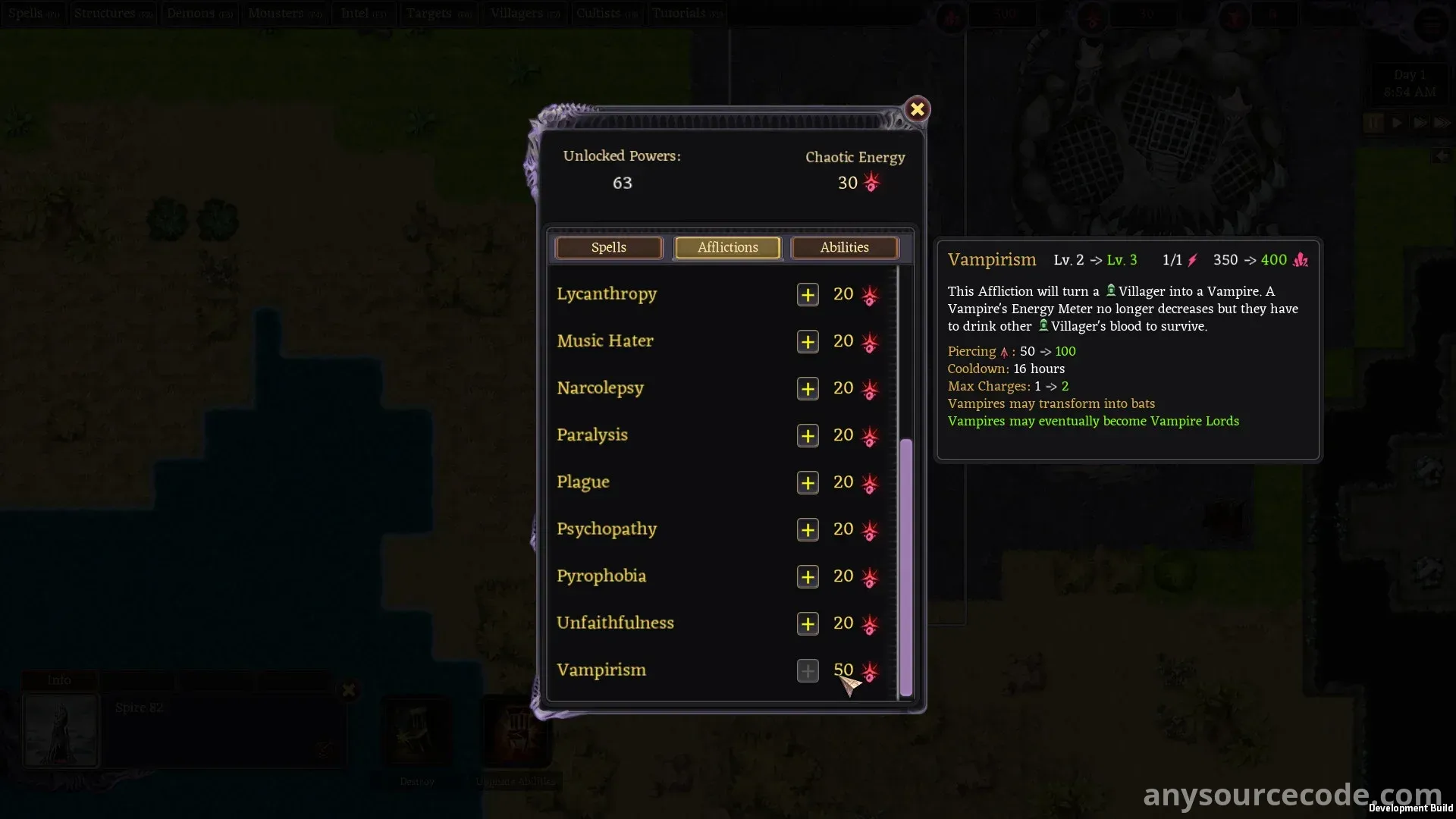Image resolution: width=1456 pixels, height=819 pixels.
Task: Close the Unlocked Powers window
Action: click(x=917, y=110)
